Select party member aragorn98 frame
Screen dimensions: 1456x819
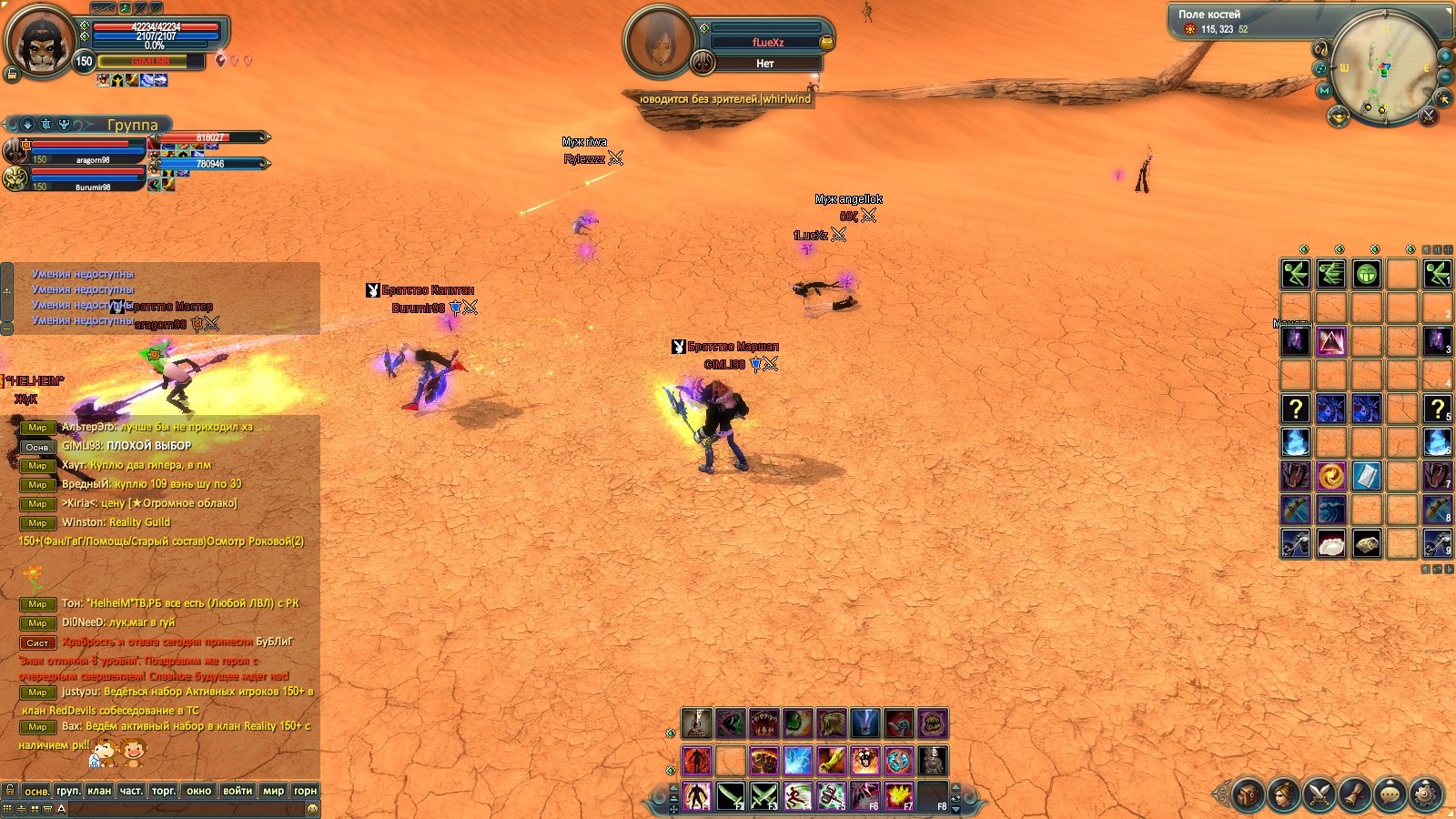pos(82,150)
